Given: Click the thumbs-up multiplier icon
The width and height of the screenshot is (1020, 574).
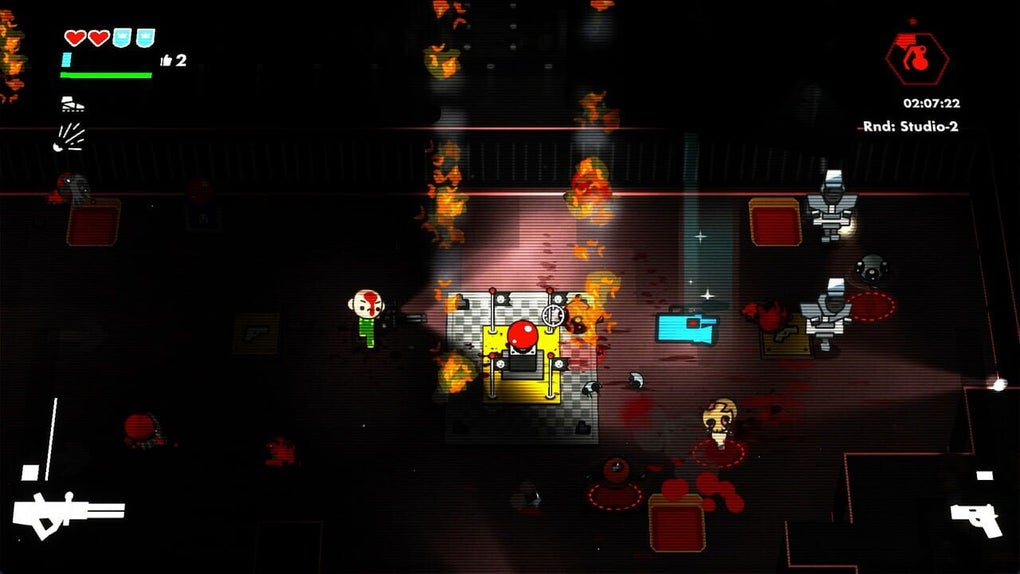Looking at the screenshot, I should pos(166,61).
